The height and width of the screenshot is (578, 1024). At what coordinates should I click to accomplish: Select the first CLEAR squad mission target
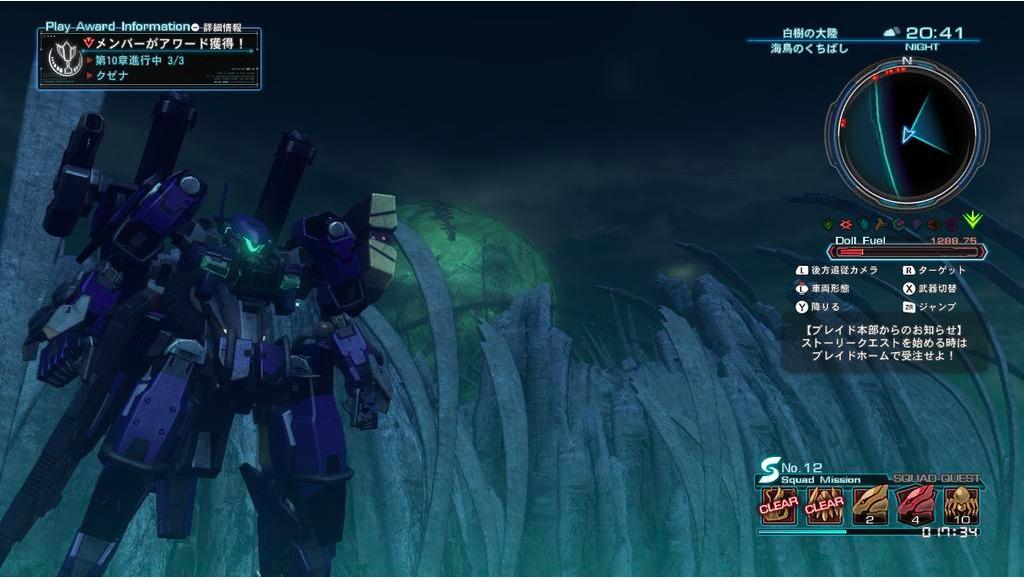click(x=779, y=506)
